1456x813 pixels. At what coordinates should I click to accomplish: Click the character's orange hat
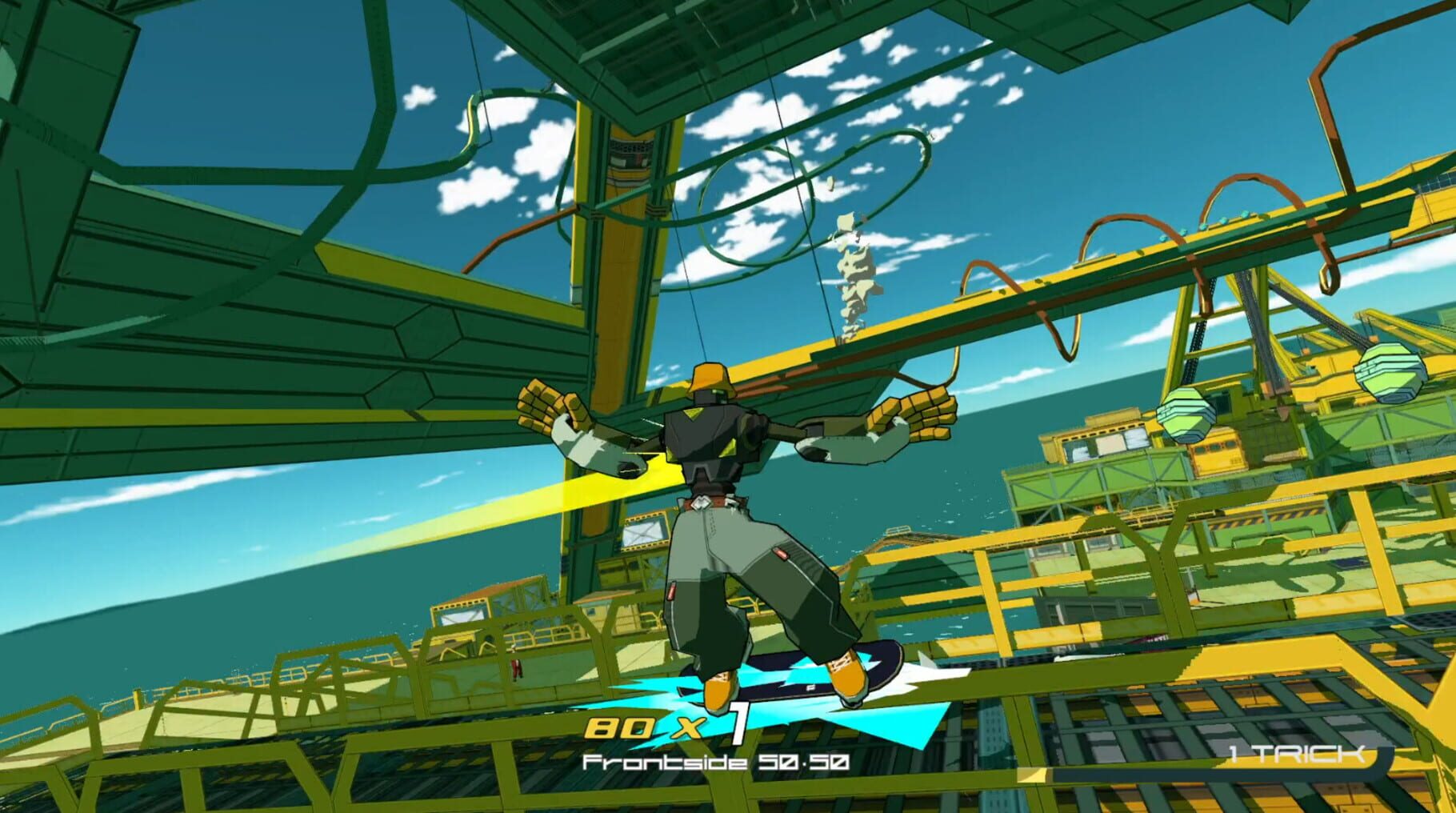[710, 376]
